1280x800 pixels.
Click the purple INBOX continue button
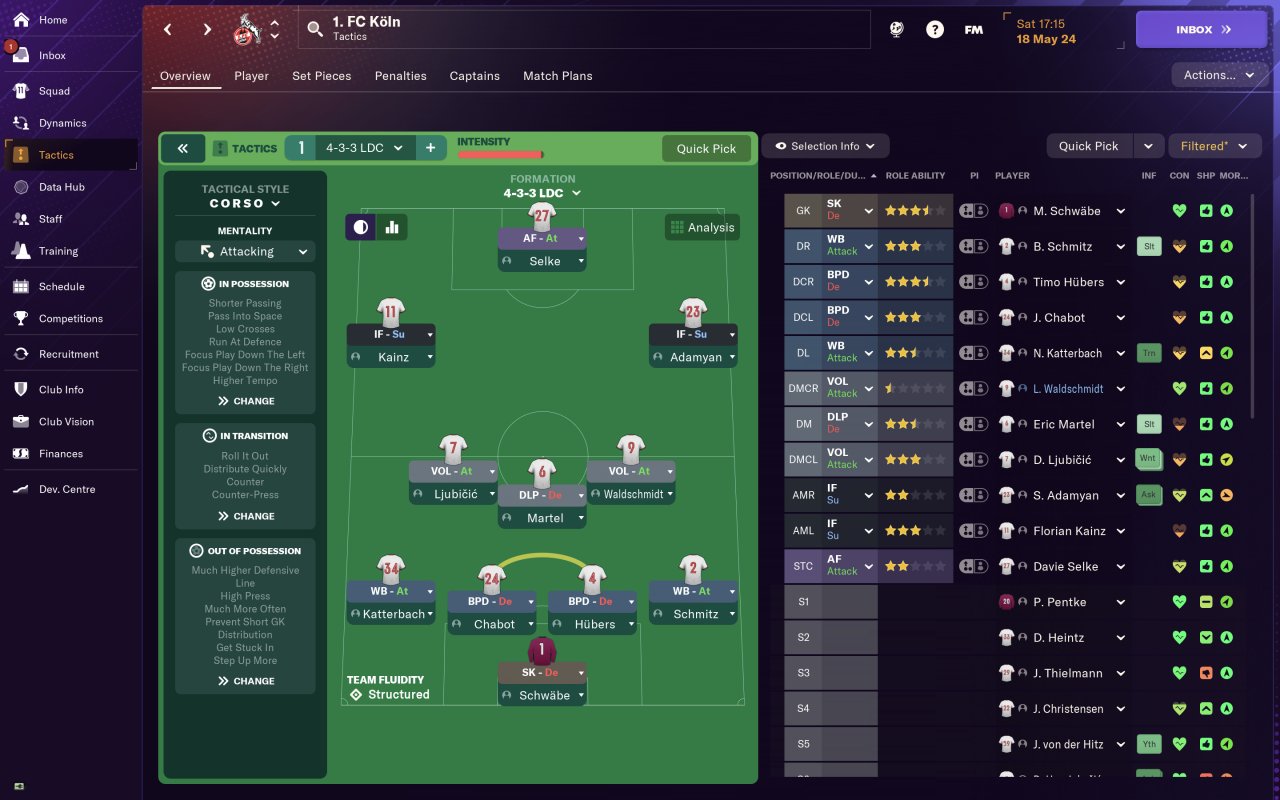point(1200,30)
